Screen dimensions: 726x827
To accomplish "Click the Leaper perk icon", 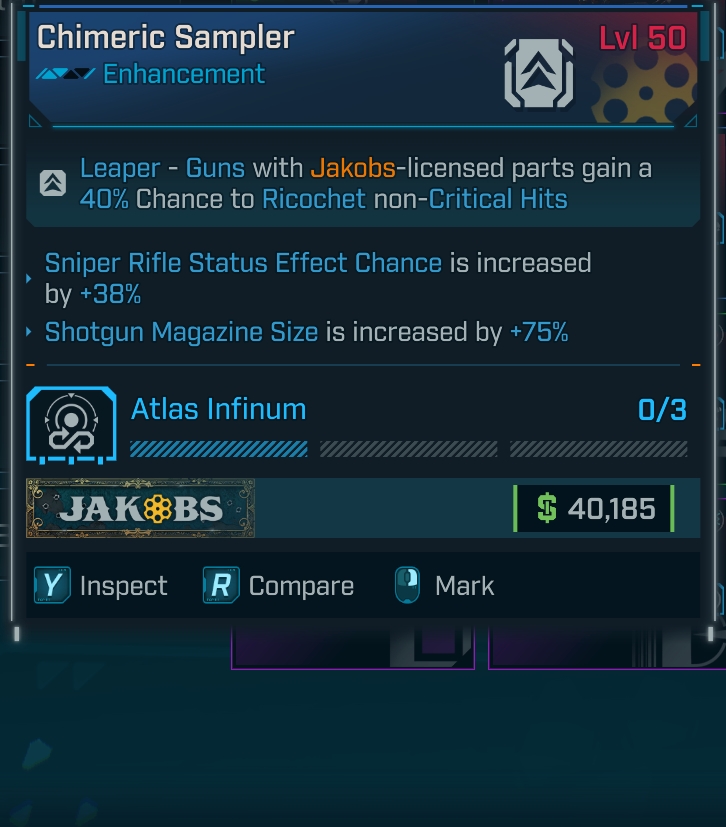I will pyautogui.click(x=53, y=183).
